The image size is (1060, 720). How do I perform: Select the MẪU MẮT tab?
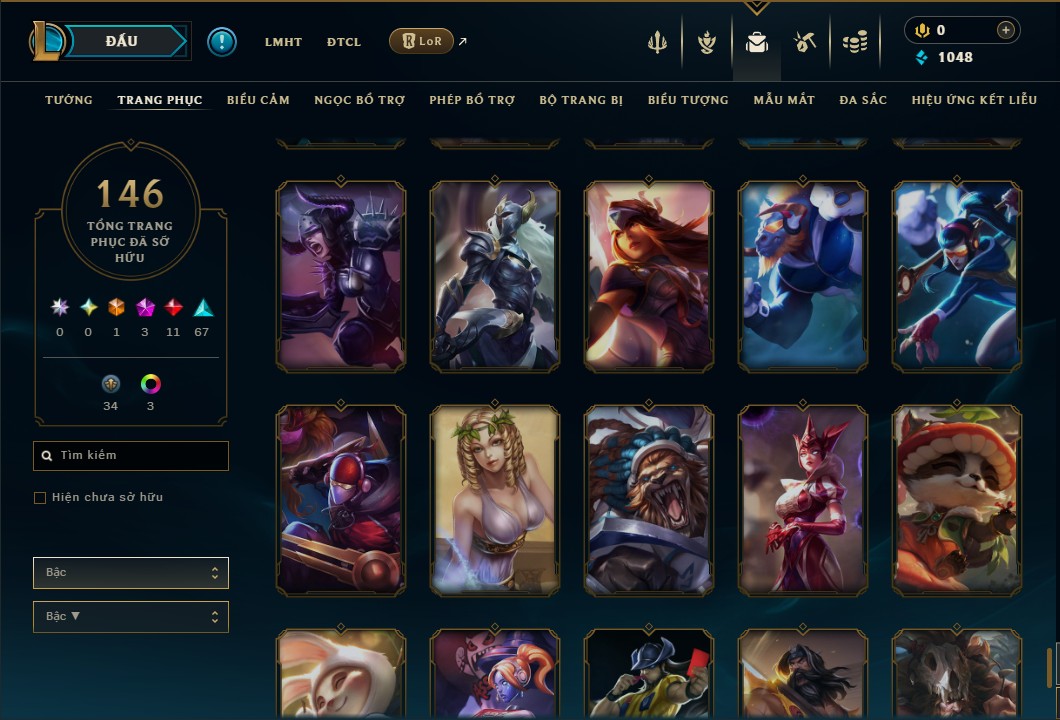[784, 100]
